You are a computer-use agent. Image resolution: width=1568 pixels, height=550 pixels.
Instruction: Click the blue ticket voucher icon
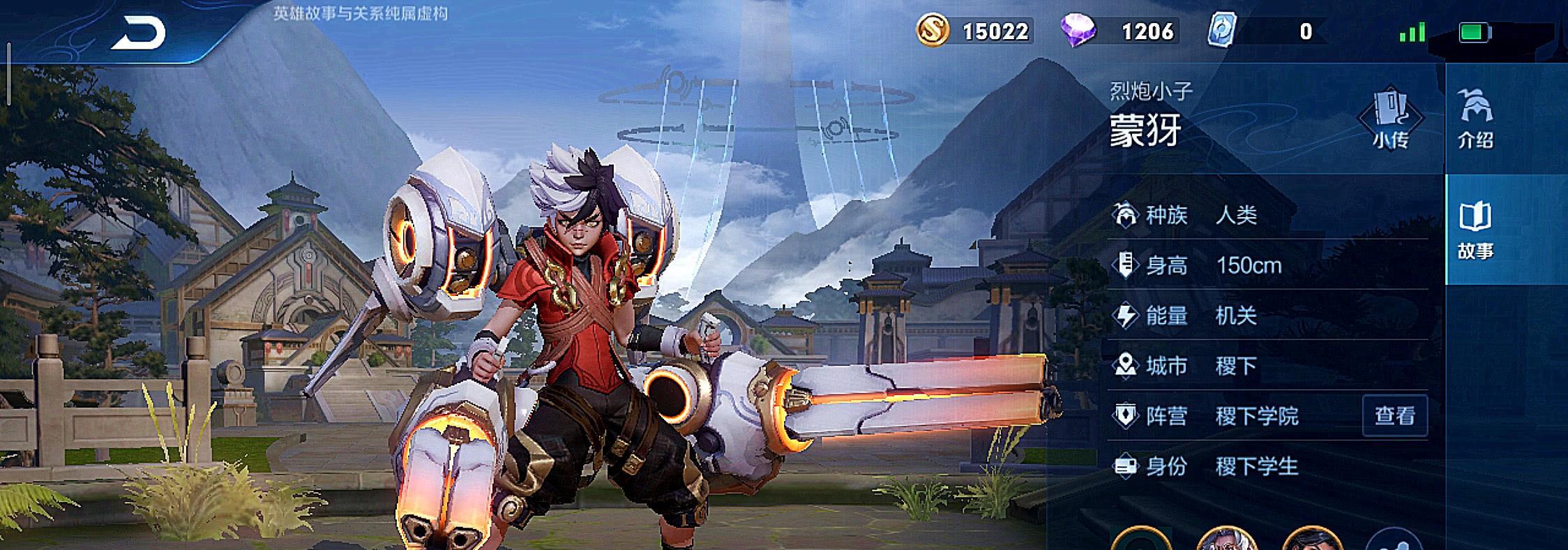[1221, 31]
